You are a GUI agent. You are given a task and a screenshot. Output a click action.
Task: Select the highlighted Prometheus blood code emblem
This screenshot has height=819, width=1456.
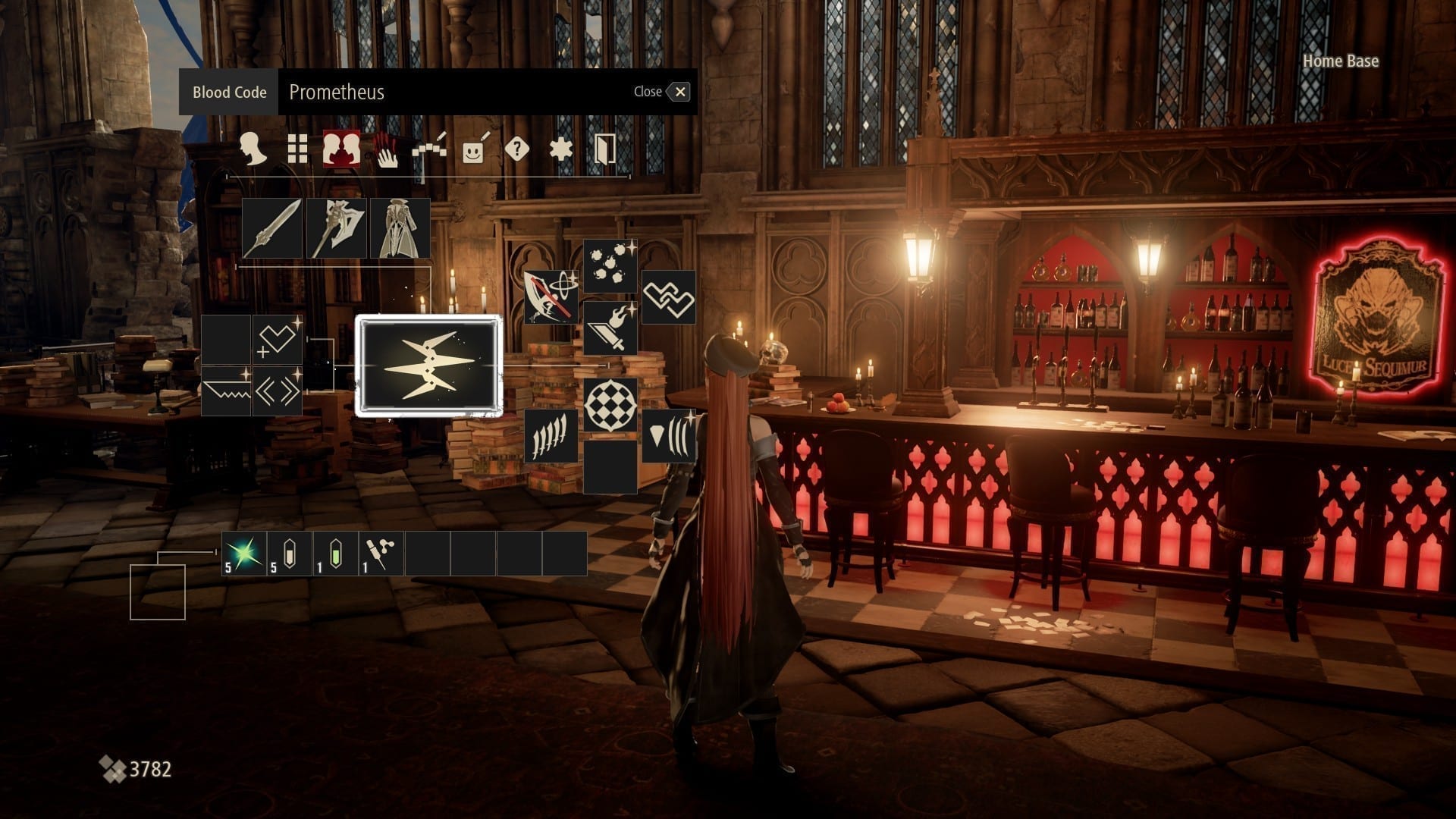pyautogui.click(x=429, y=367)
